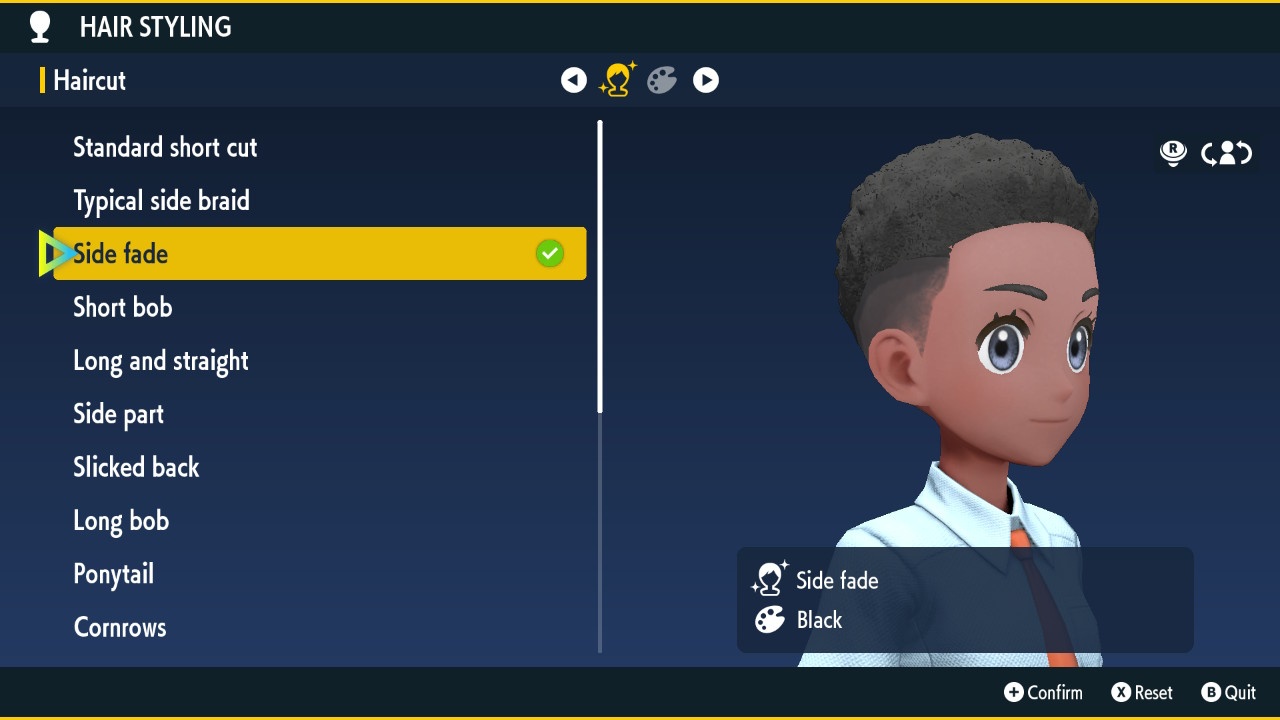
Task: Select the Short bob hairstyle
Action: [122, 307]
